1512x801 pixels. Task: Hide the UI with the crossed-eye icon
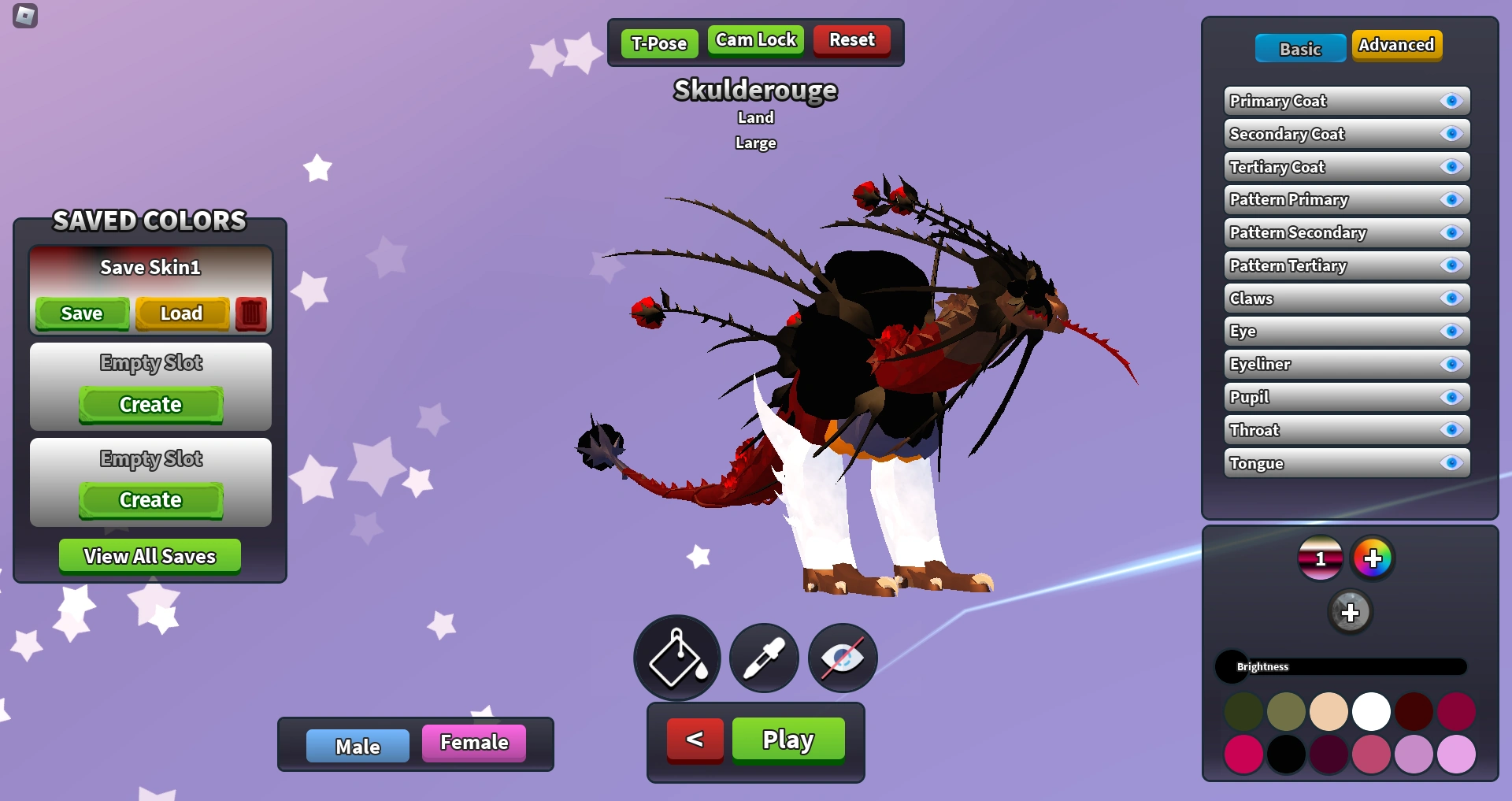click(x=841, y=658)
